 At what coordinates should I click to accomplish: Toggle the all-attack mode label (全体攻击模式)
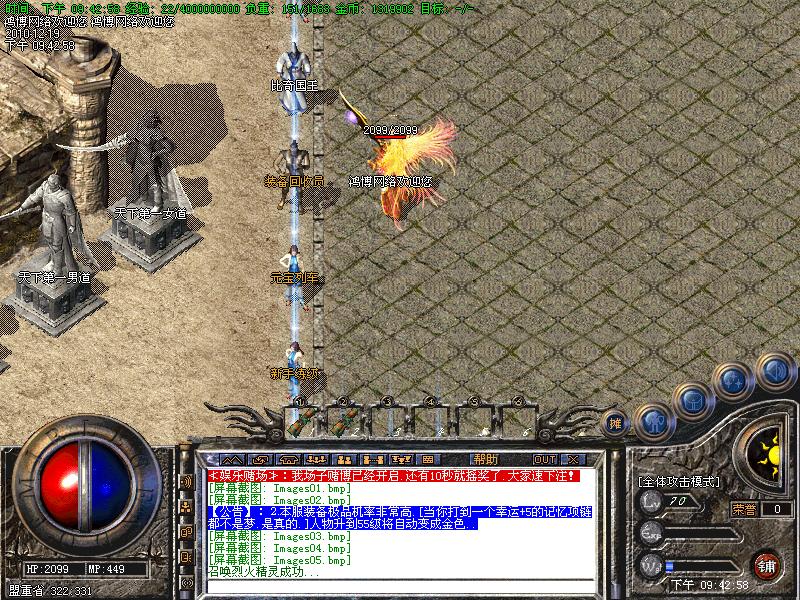[680, 481]
